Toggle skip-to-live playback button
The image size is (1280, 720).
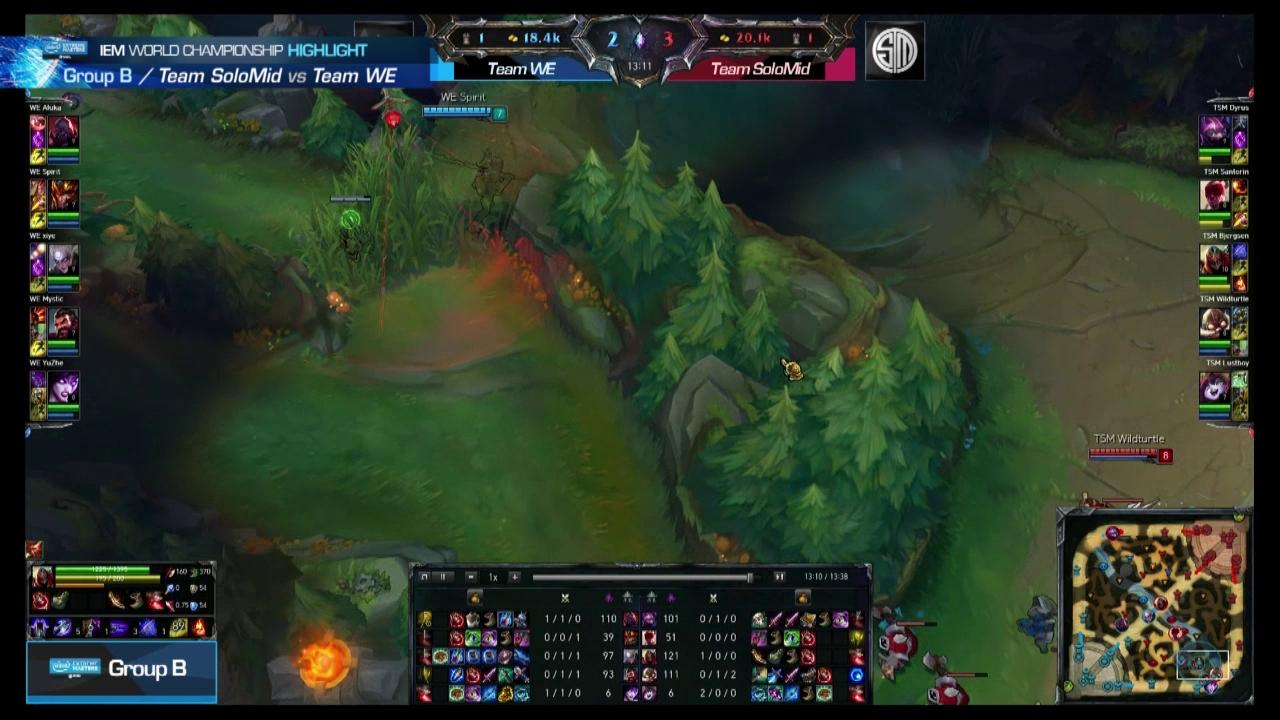tap(780, 578)
